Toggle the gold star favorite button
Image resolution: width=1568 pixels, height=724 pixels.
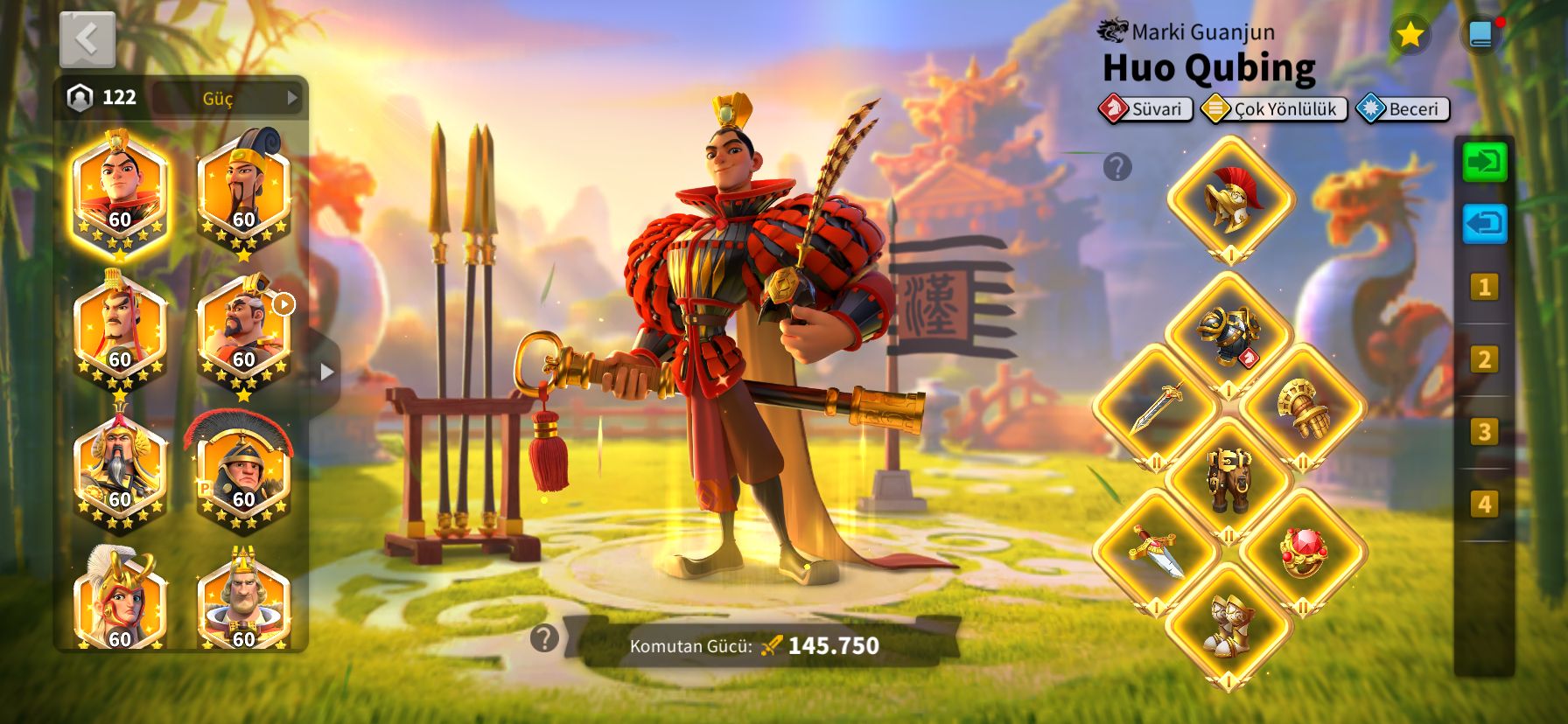click(x=1409, y=35)
